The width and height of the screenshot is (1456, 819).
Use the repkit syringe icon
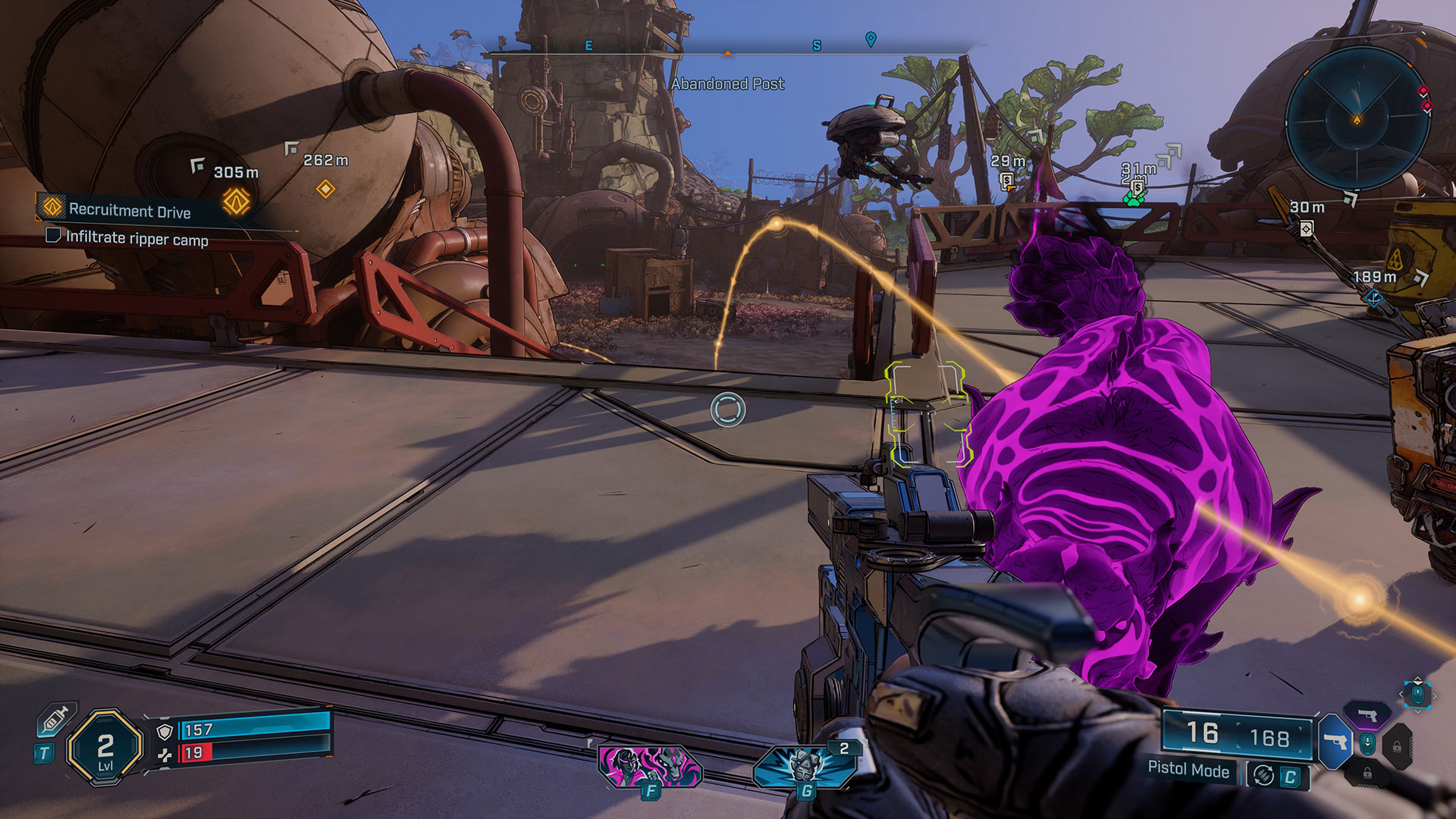(x=57, y=719)
